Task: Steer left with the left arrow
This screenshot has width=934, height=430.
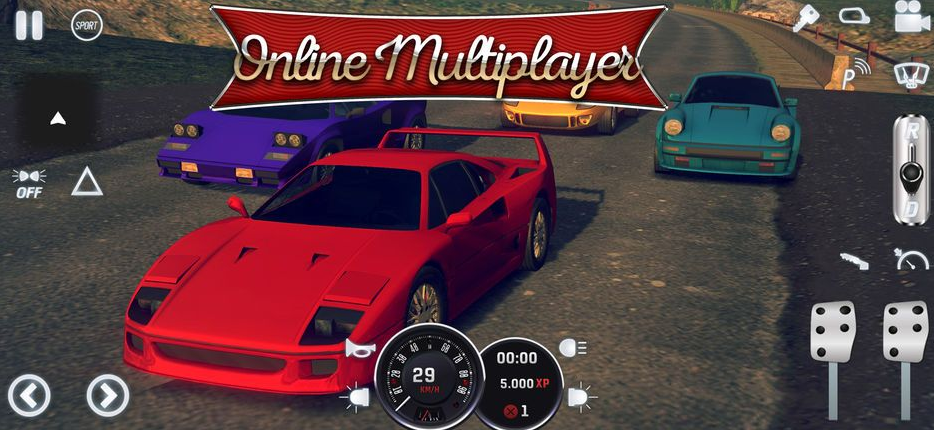Action: click(x=29, y=395)
